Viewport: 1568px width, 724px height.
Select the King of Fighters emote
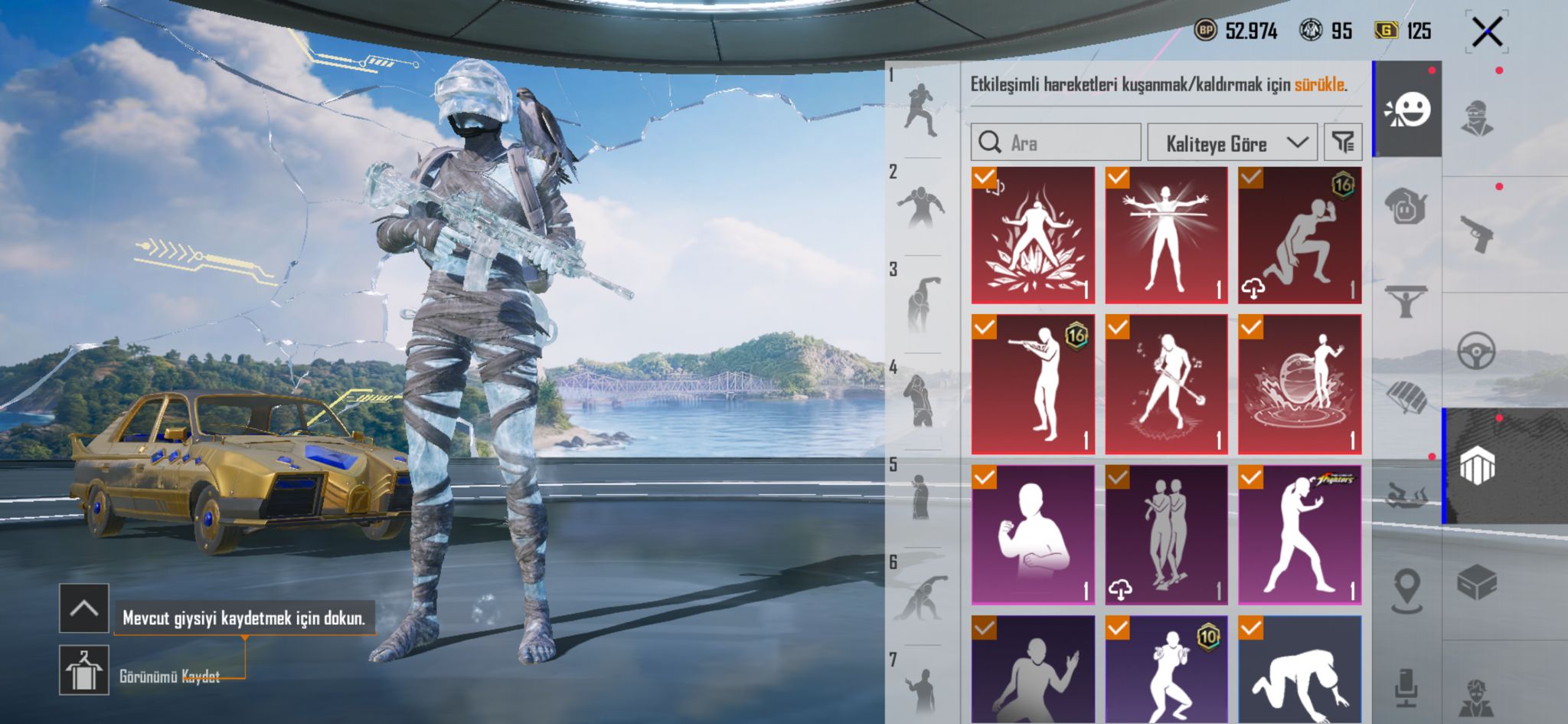click(x=1299, y=535)
